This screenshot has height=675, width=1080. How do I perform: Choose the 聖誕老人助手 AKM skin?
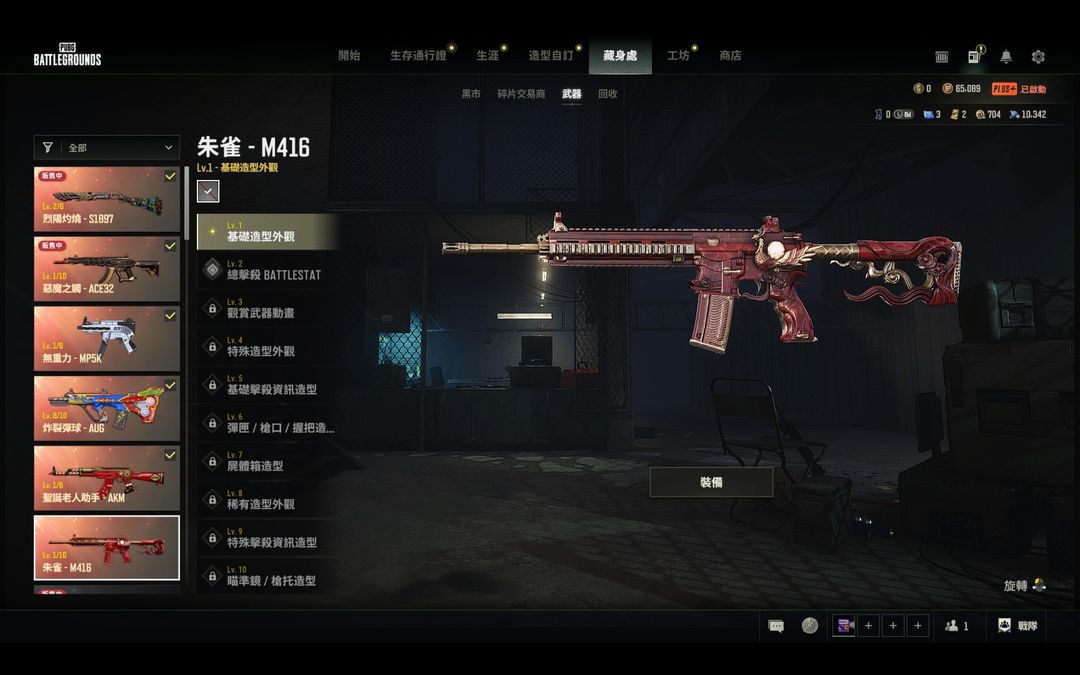point(107,478)
